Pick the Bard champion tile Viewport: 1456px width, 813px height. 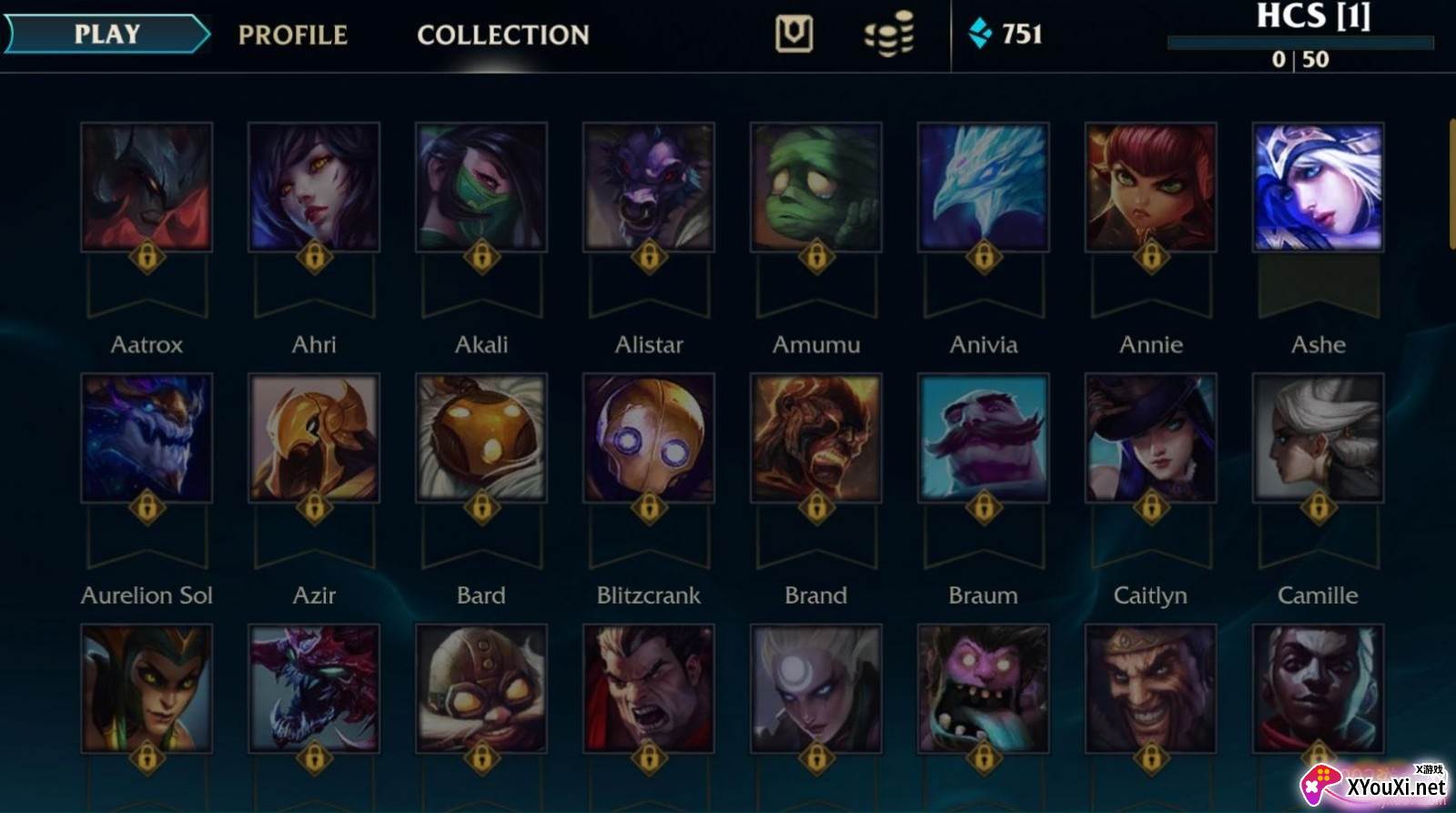[x=481, y=438]
